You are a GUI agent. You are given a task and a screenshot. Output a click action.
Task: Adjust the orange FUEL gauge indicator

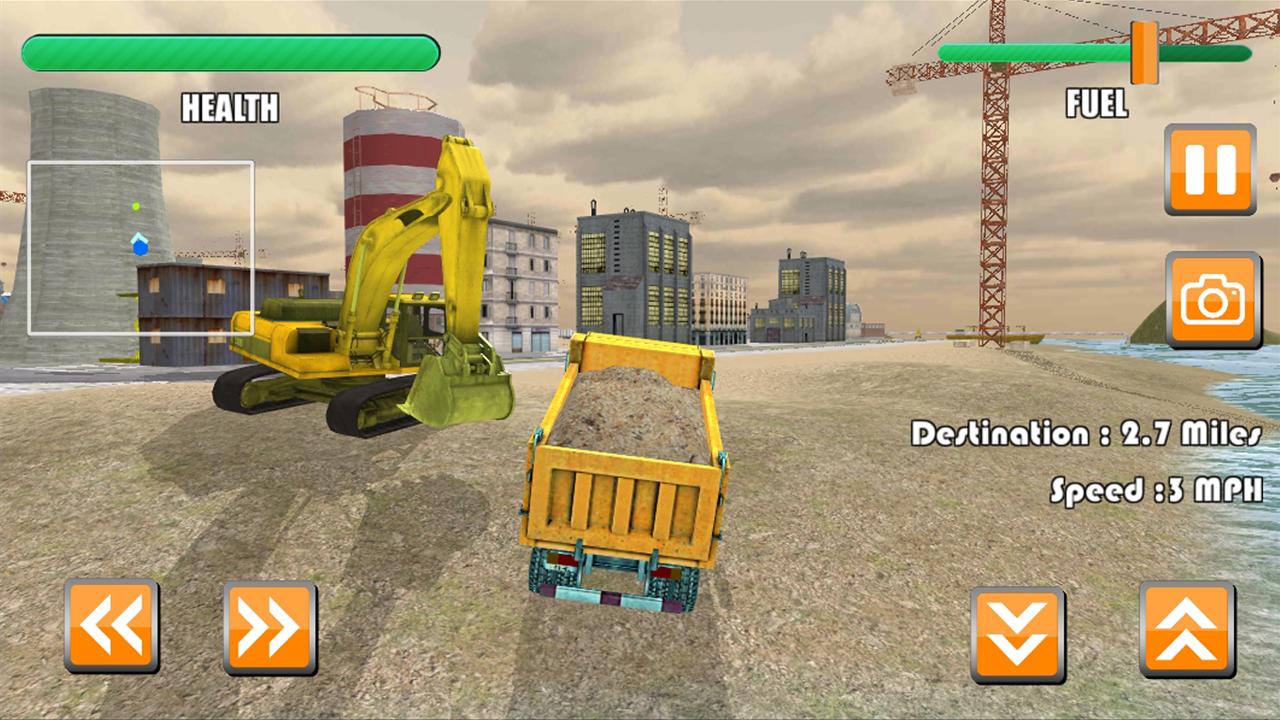(x=1142, y=53)
